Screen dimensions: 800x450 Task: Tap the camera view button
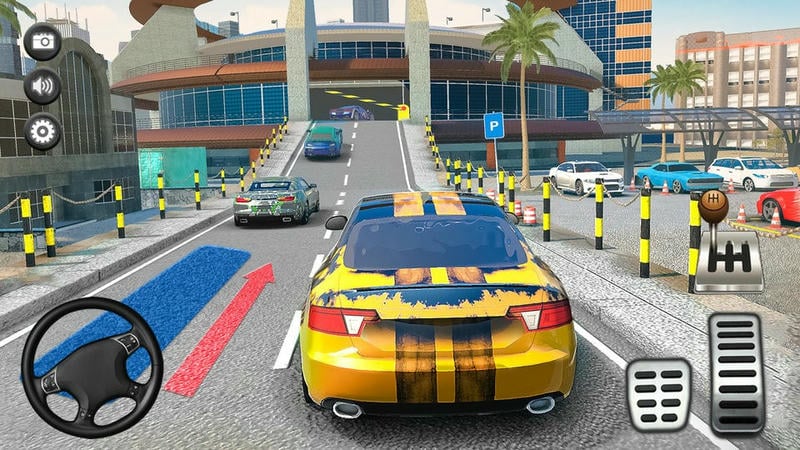point(42,41)
